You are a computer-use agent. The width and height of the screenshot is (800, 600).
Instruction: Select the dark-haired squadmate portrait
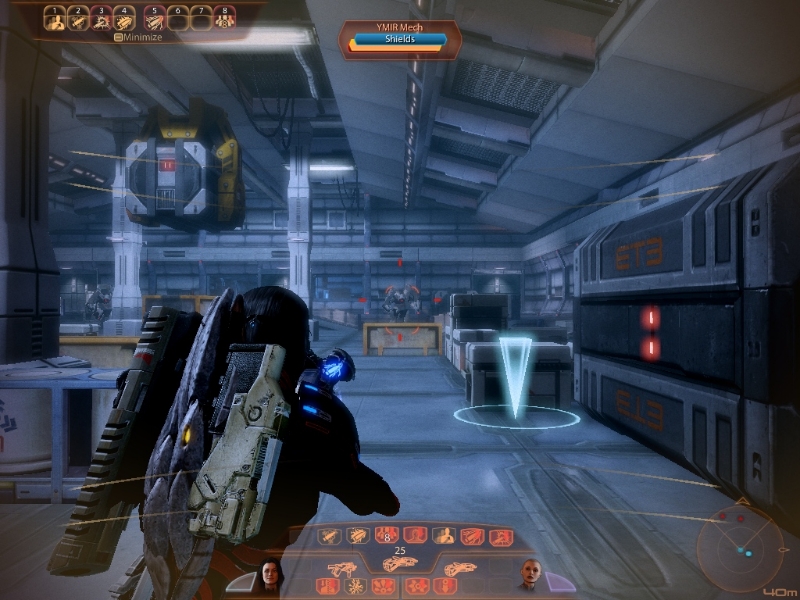point(269,574)
